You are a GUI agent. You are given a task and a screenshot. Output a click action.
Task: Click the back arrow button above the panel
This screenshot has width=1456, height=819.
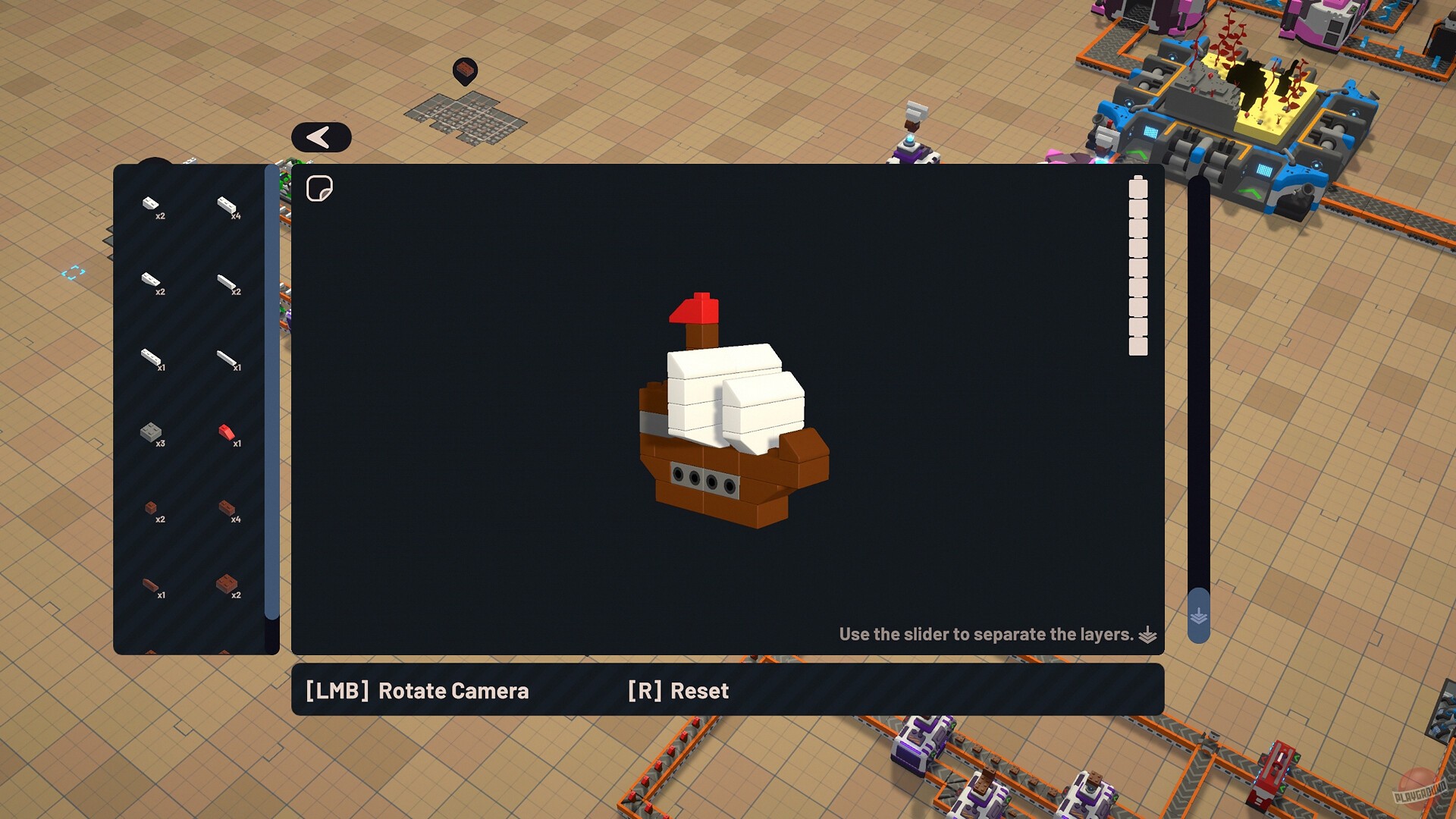point(322,137)
